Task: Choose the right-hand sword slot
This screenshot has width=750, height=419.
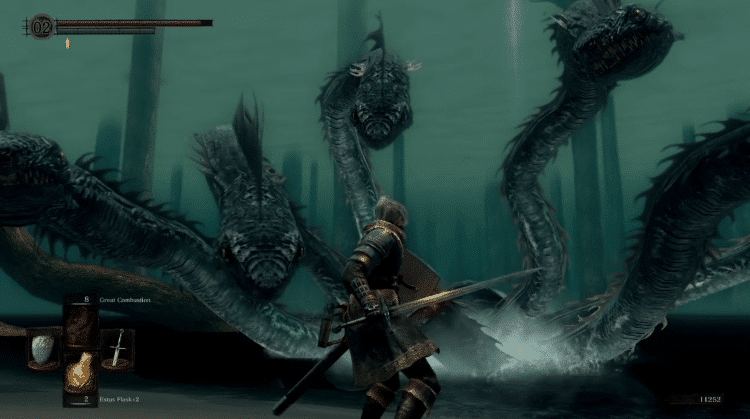Action: (x=117, y=348)
